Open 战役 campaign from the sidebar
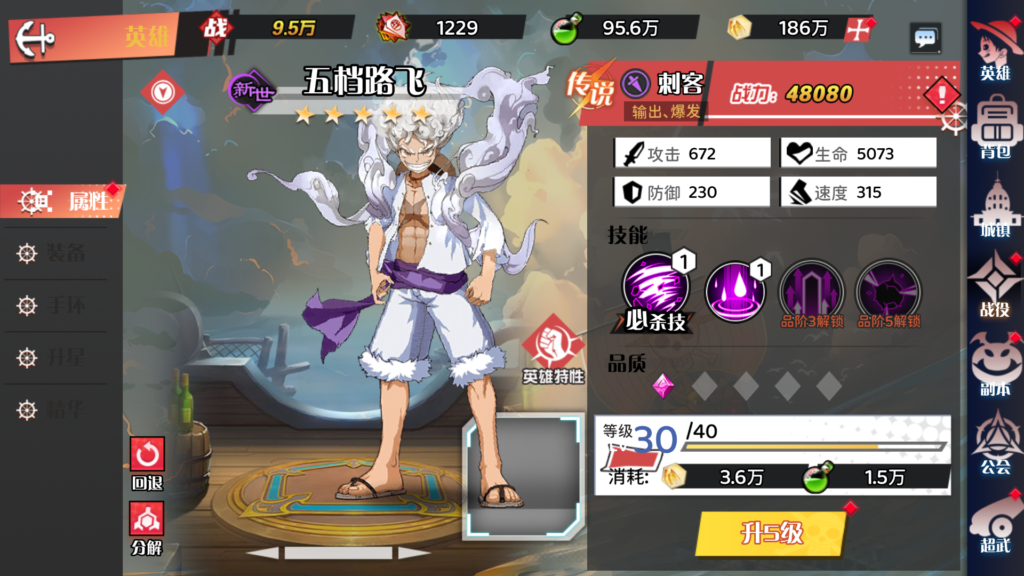This screenshot has width=1024, height=576. 994,285
